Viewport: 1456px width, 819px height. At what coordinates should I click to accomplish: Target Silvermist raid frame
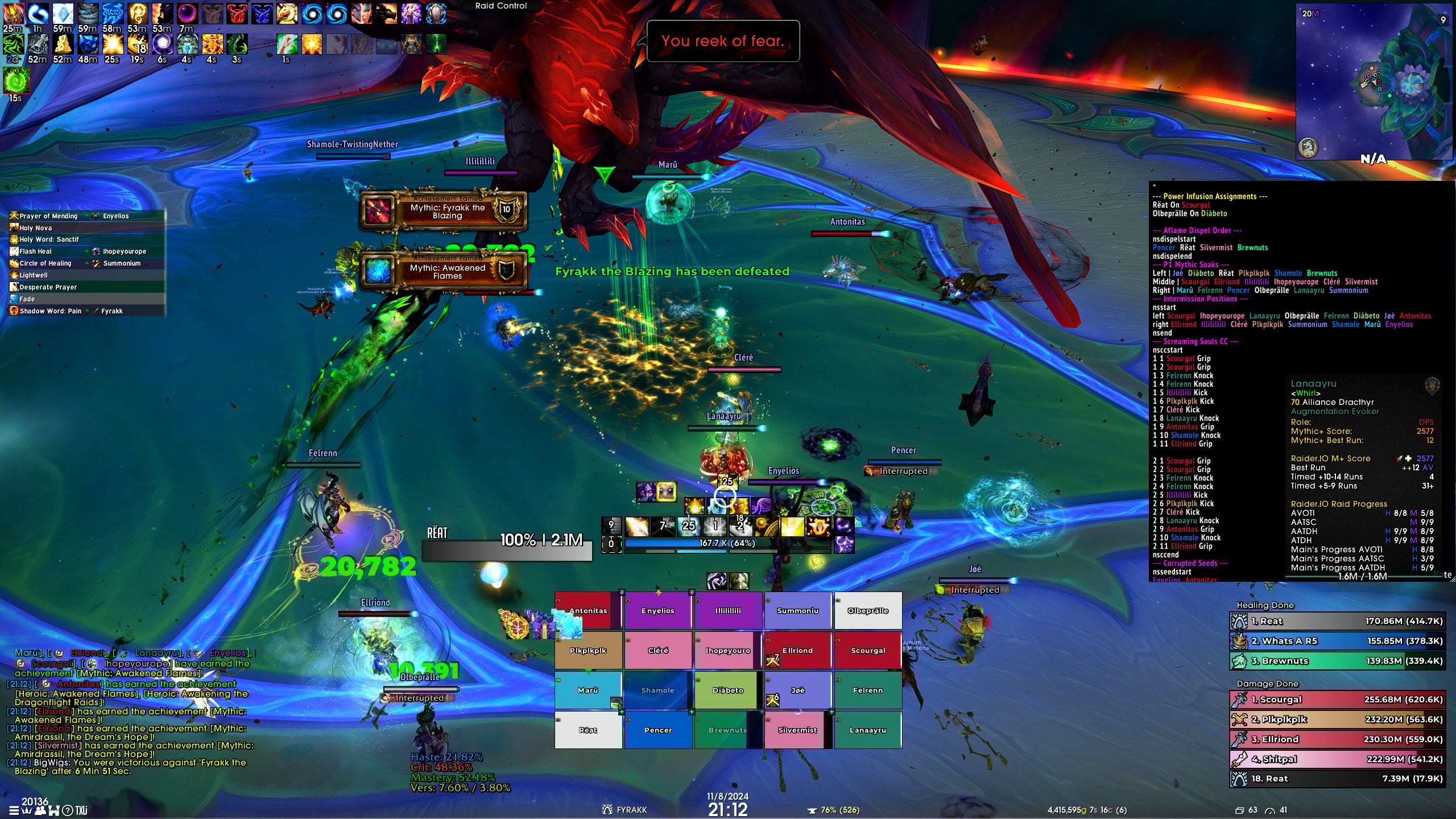pos(797,730)
